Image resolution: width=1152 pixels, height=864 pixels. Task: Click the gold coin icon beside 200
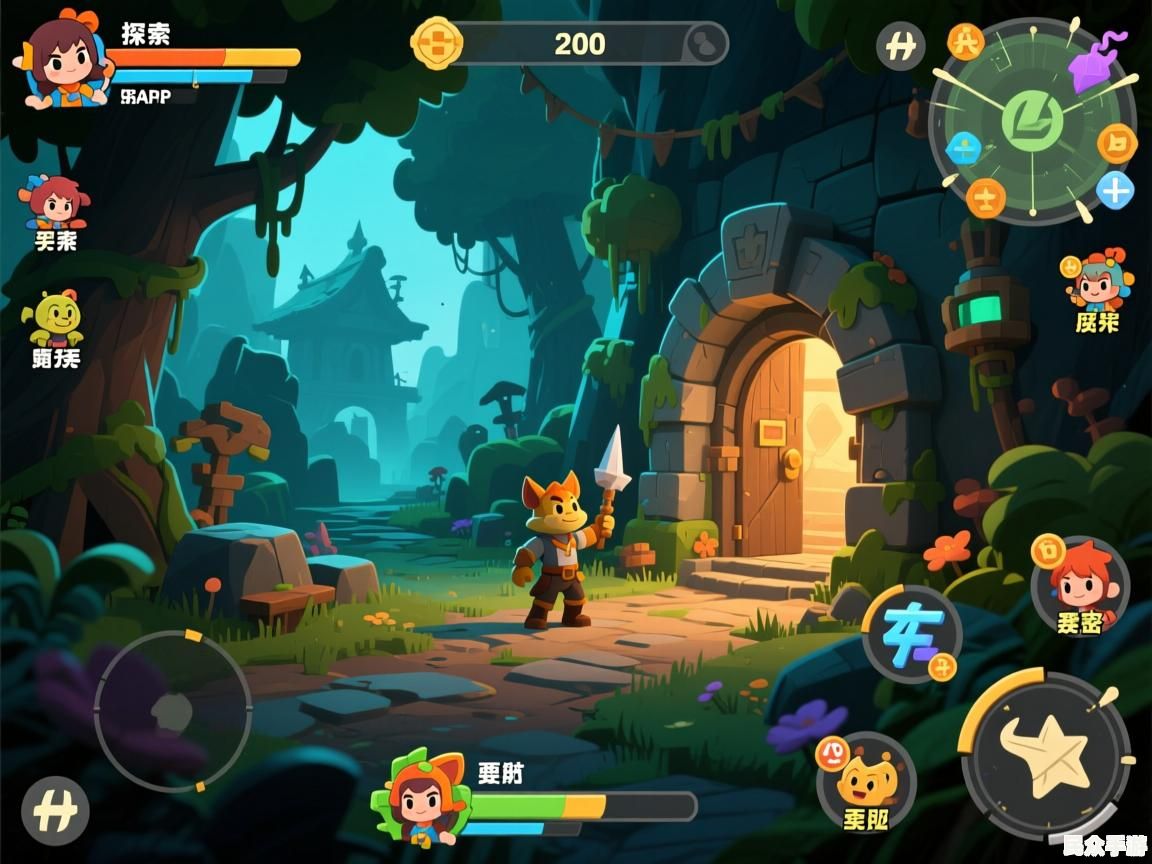(437, 44)
